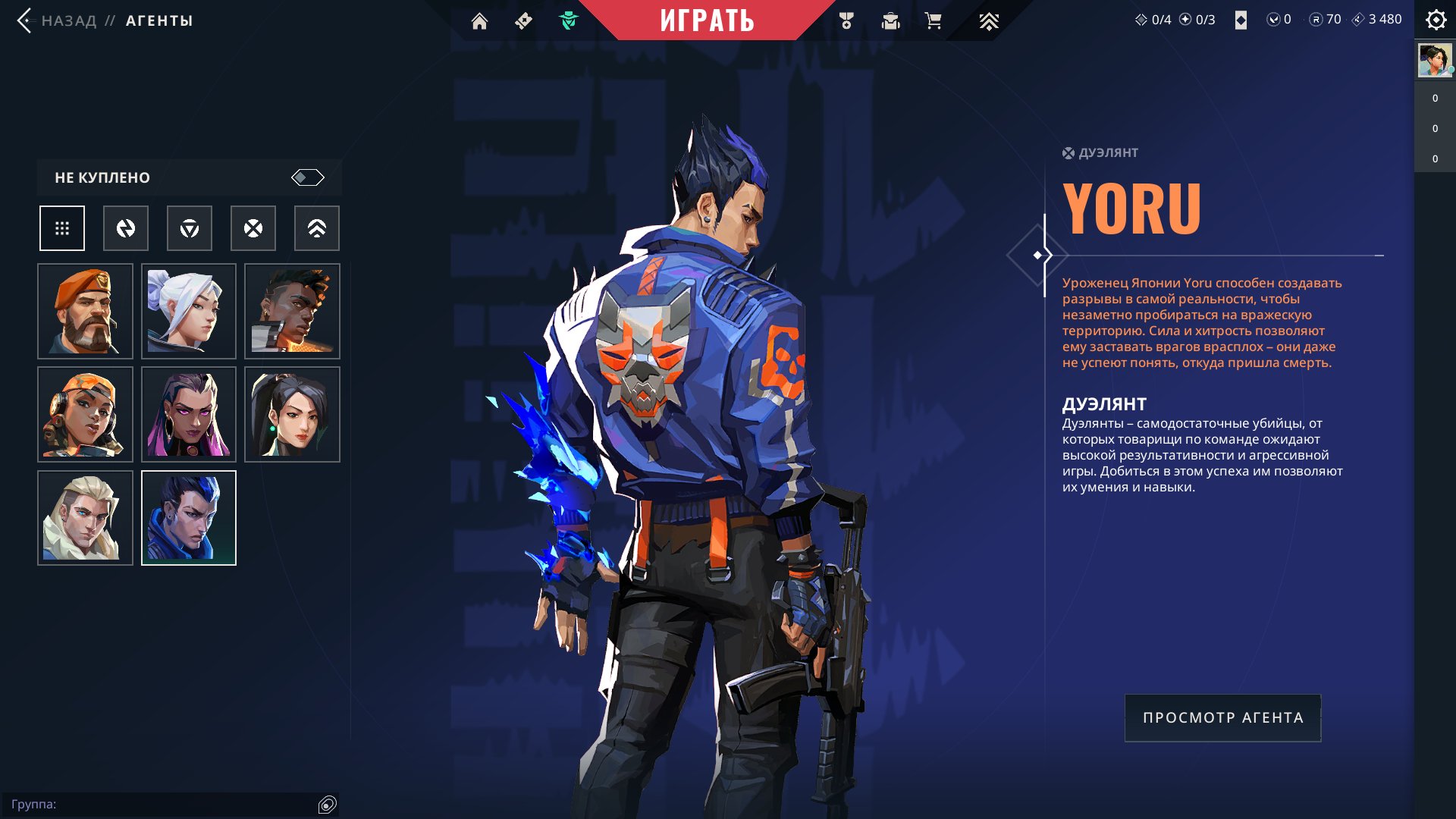Select Sage with the black ponytail
The image size is (1456, 819).
point(292,415)
